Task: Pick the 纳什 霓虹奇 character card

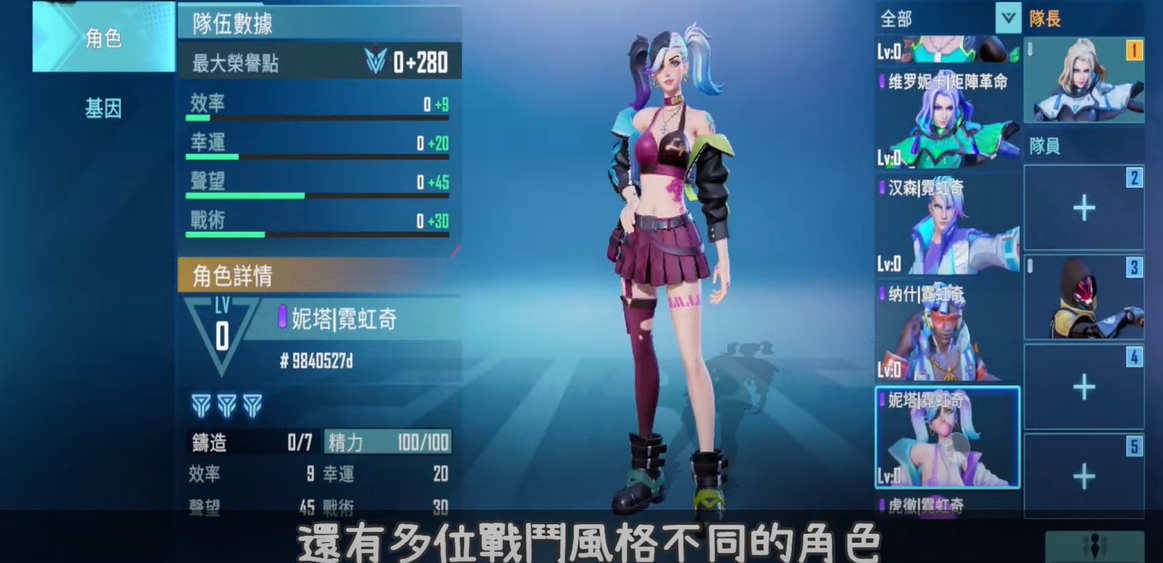Action: click(x=947, y=330)
